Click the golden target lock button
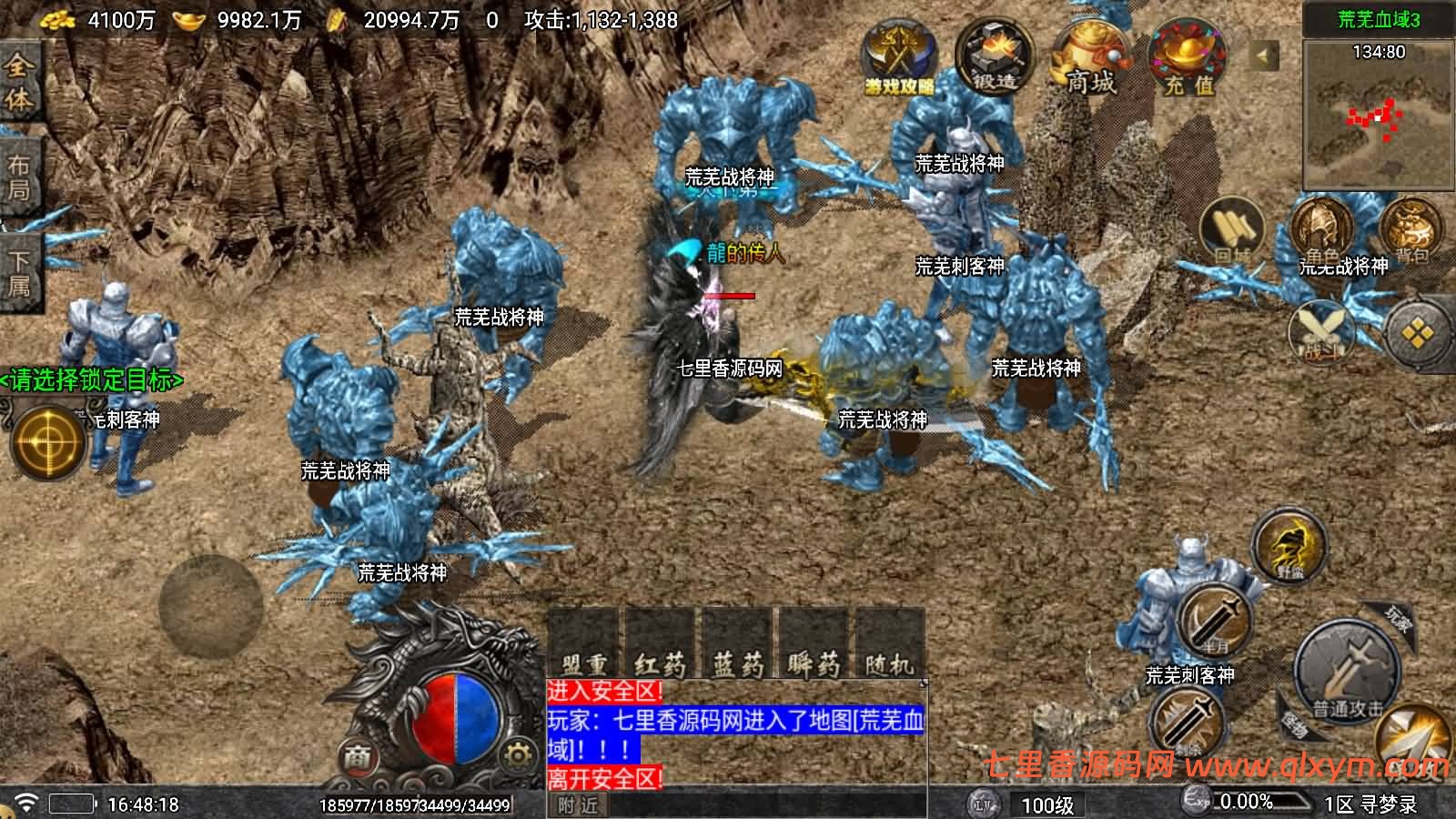This screenshot has height=819, width=1456. (x=45, y=442)
